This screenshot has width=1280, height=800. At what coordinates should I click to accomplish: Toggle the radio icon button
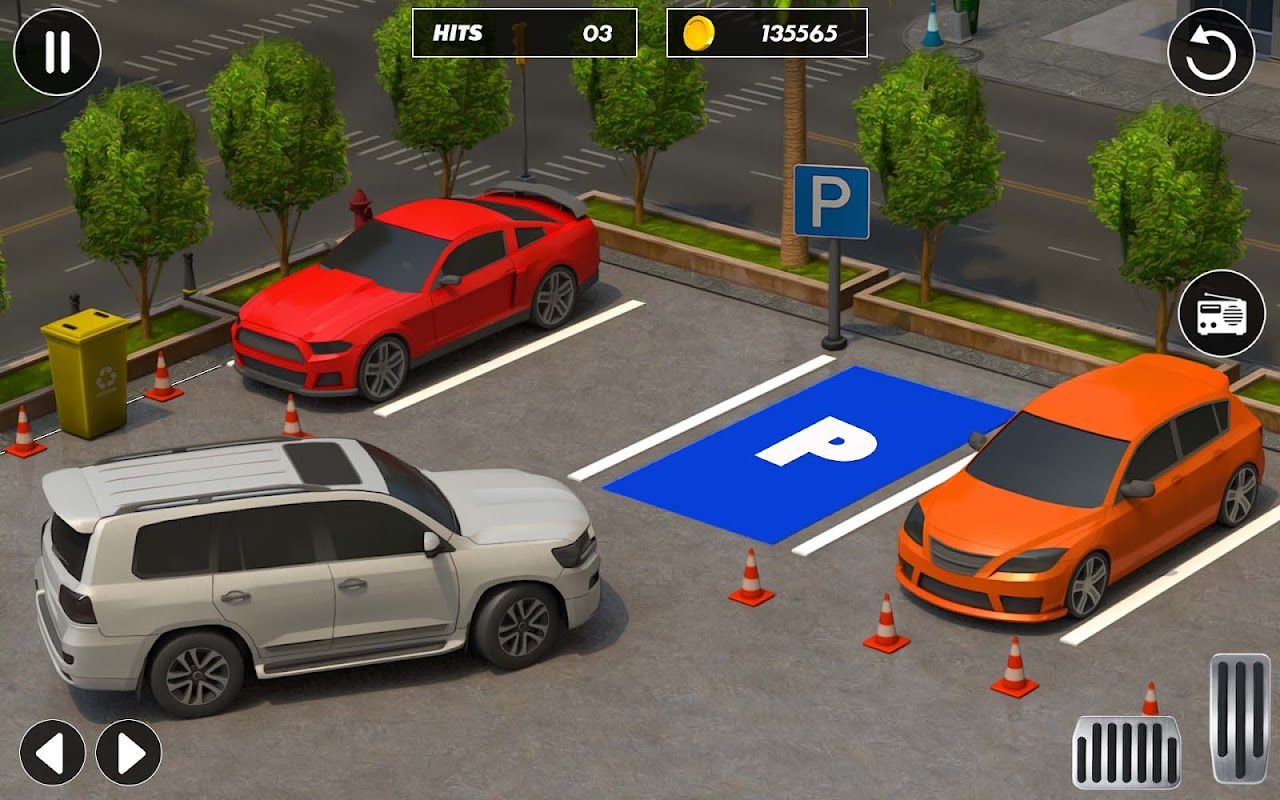tap(1221, 313)
